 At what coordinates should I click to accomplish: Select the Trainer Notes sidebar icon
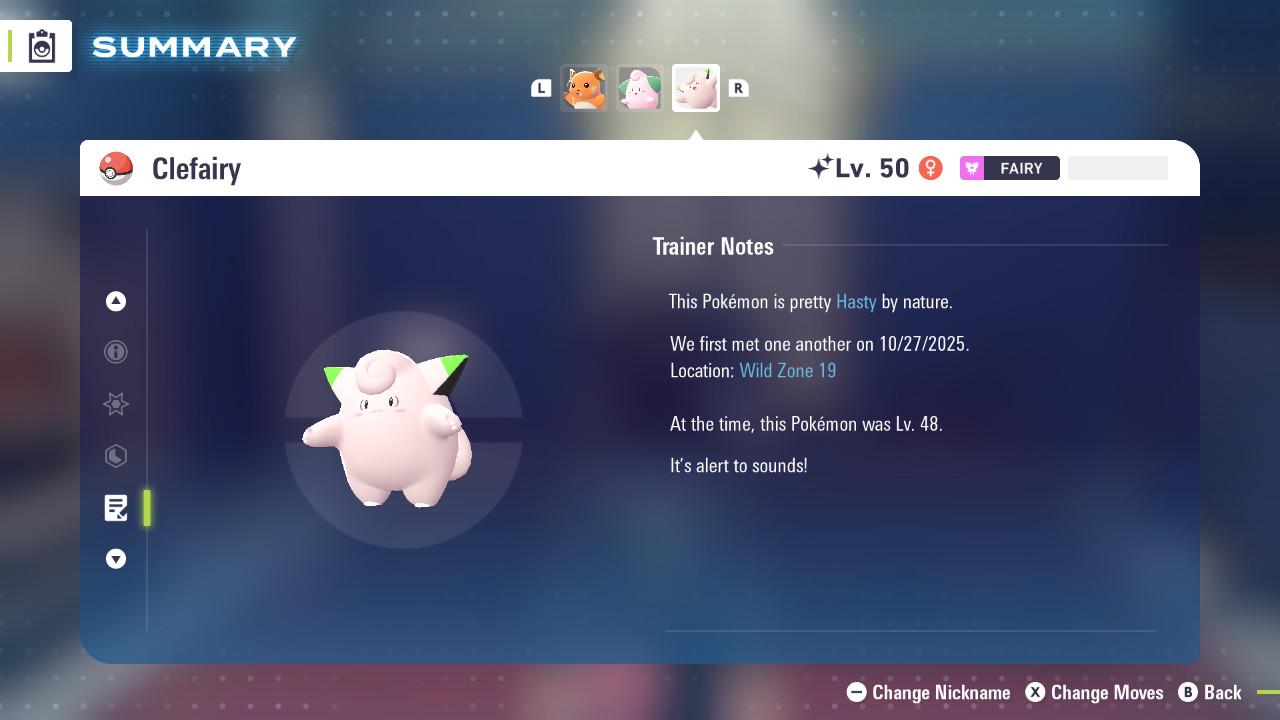(116, 508)
